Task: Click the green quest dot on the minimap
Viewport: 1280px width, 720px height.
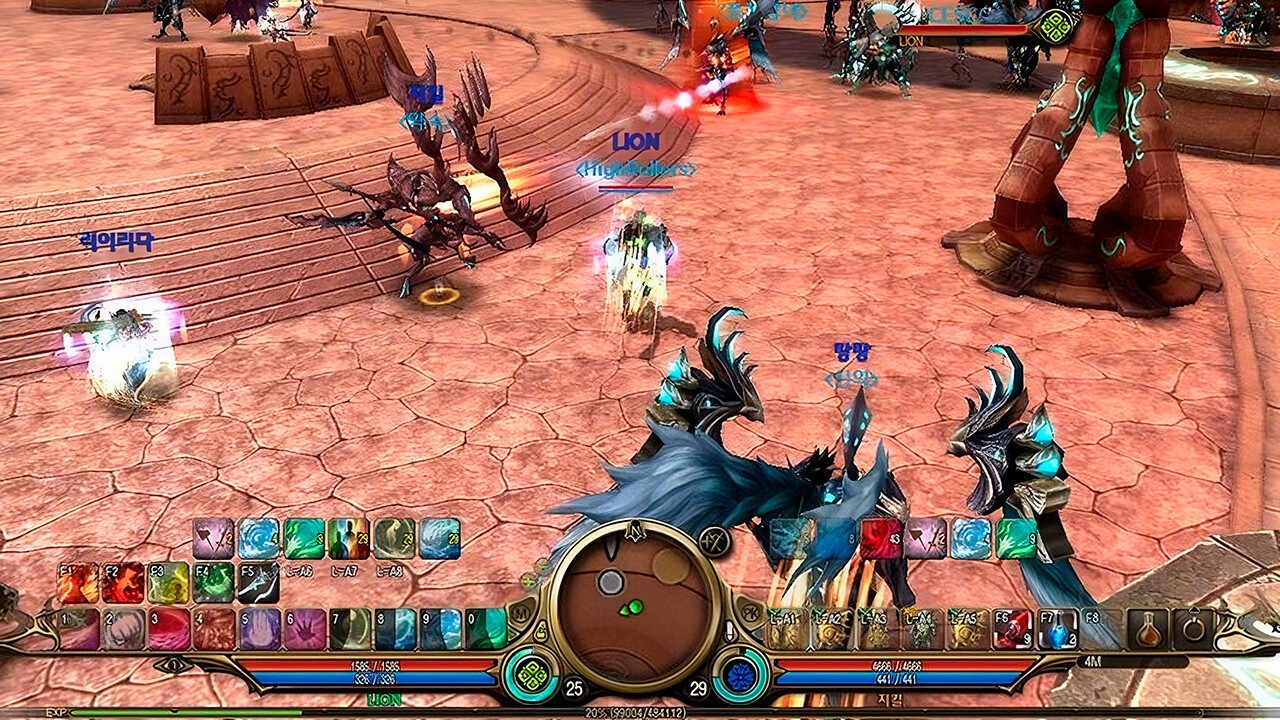Action: (634, 606)
